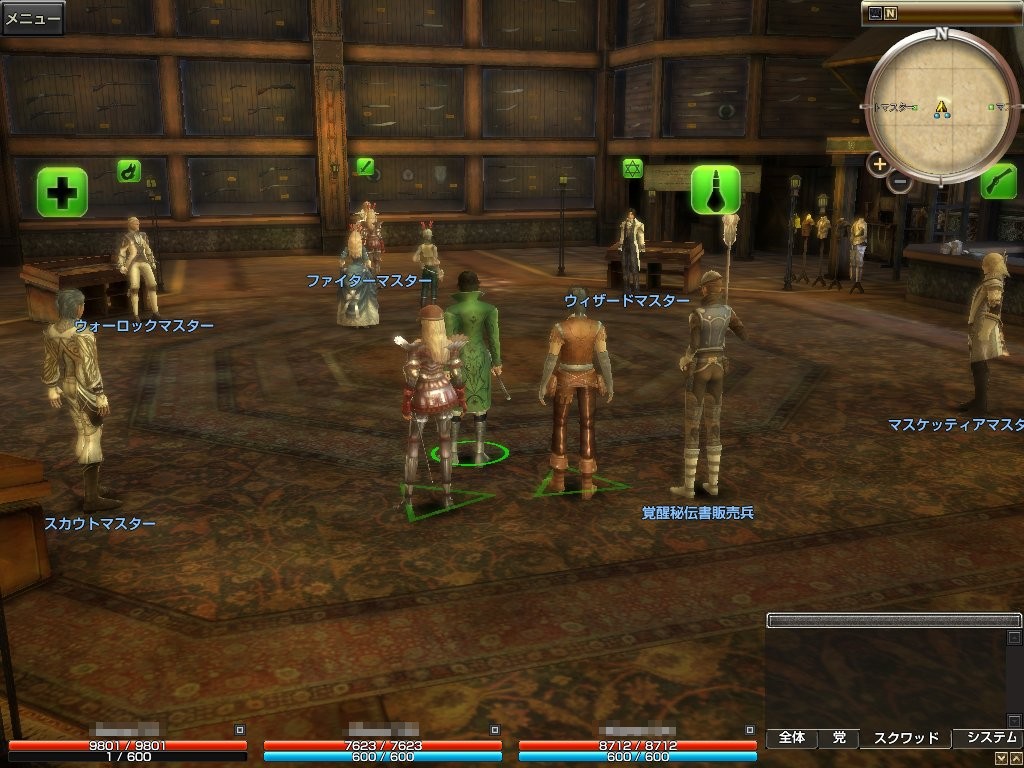Zoom in the minimap with plus button
The width and height of the screenshot is (1024, 768).
click(879, 164)
